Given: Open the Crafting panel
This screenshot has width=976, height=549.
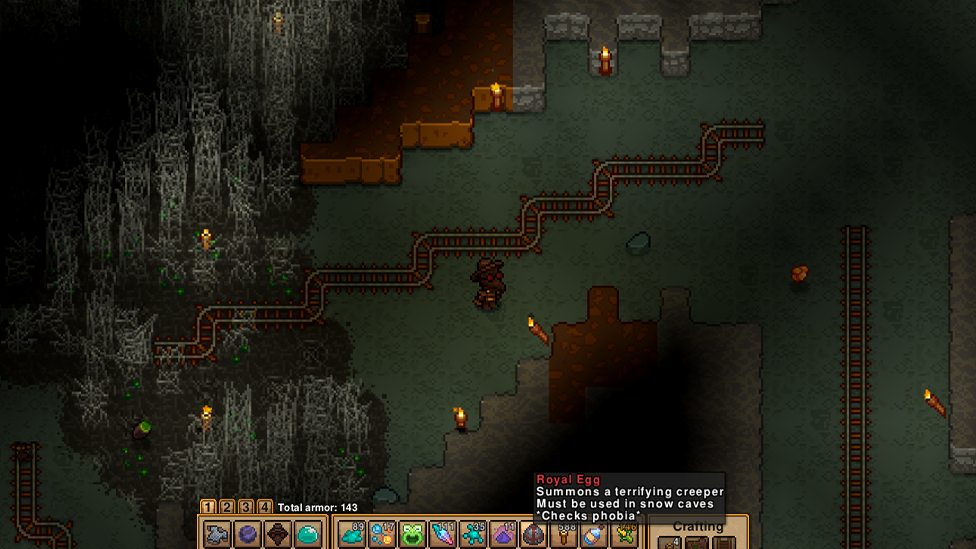Looking at the screenshot, I should (697, 527).
